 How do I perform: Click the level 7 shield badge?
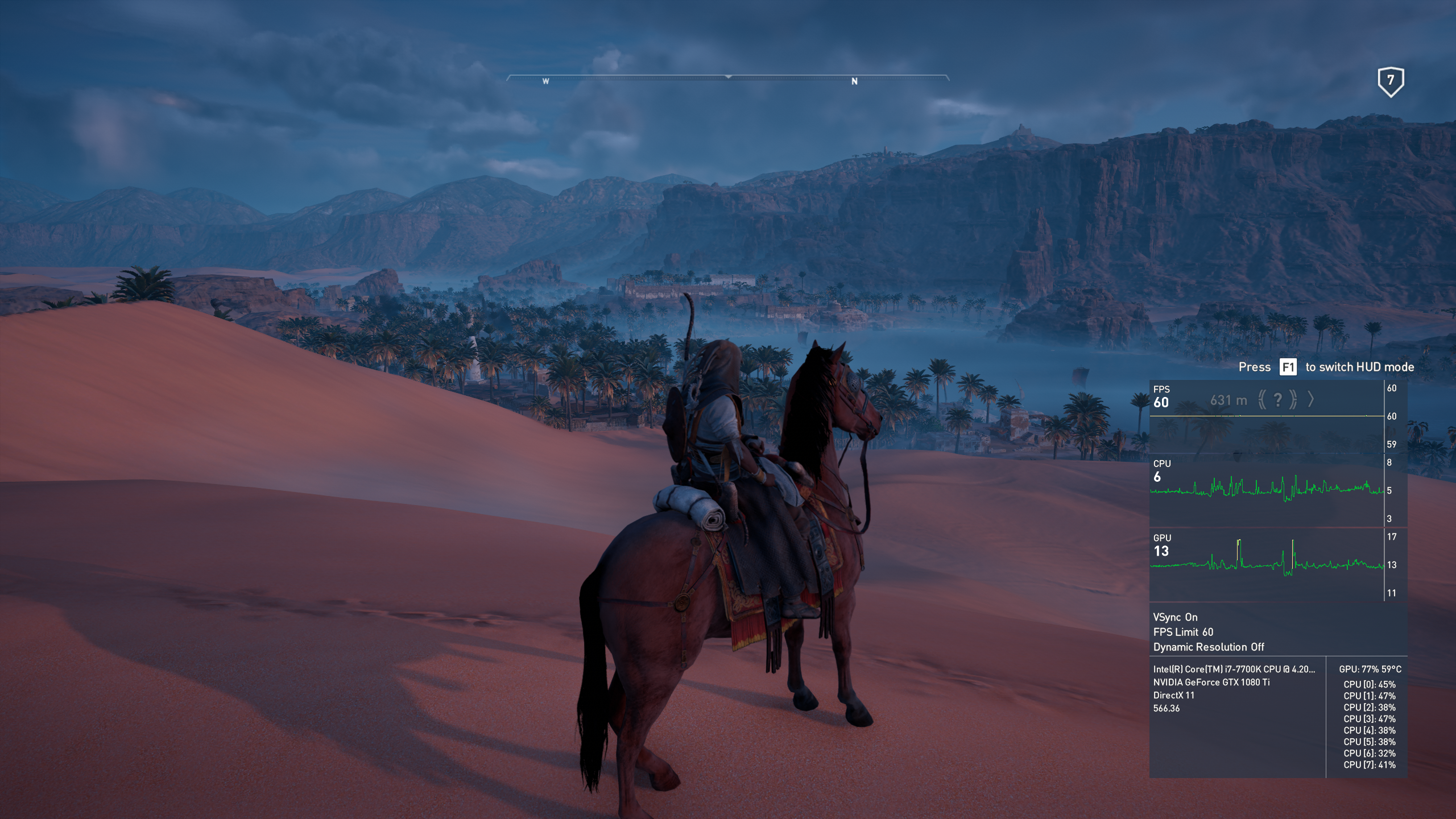click(x=1391, y=82)
